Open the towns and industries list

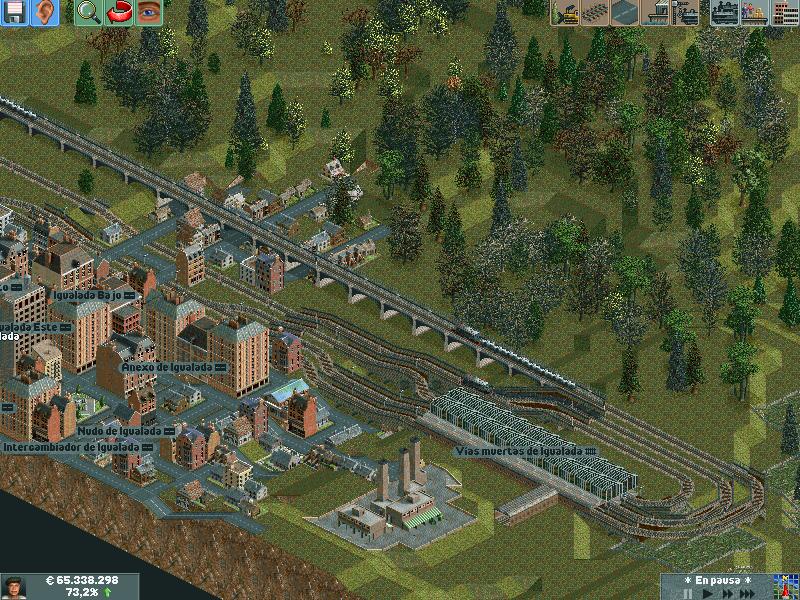pos(783,13)
